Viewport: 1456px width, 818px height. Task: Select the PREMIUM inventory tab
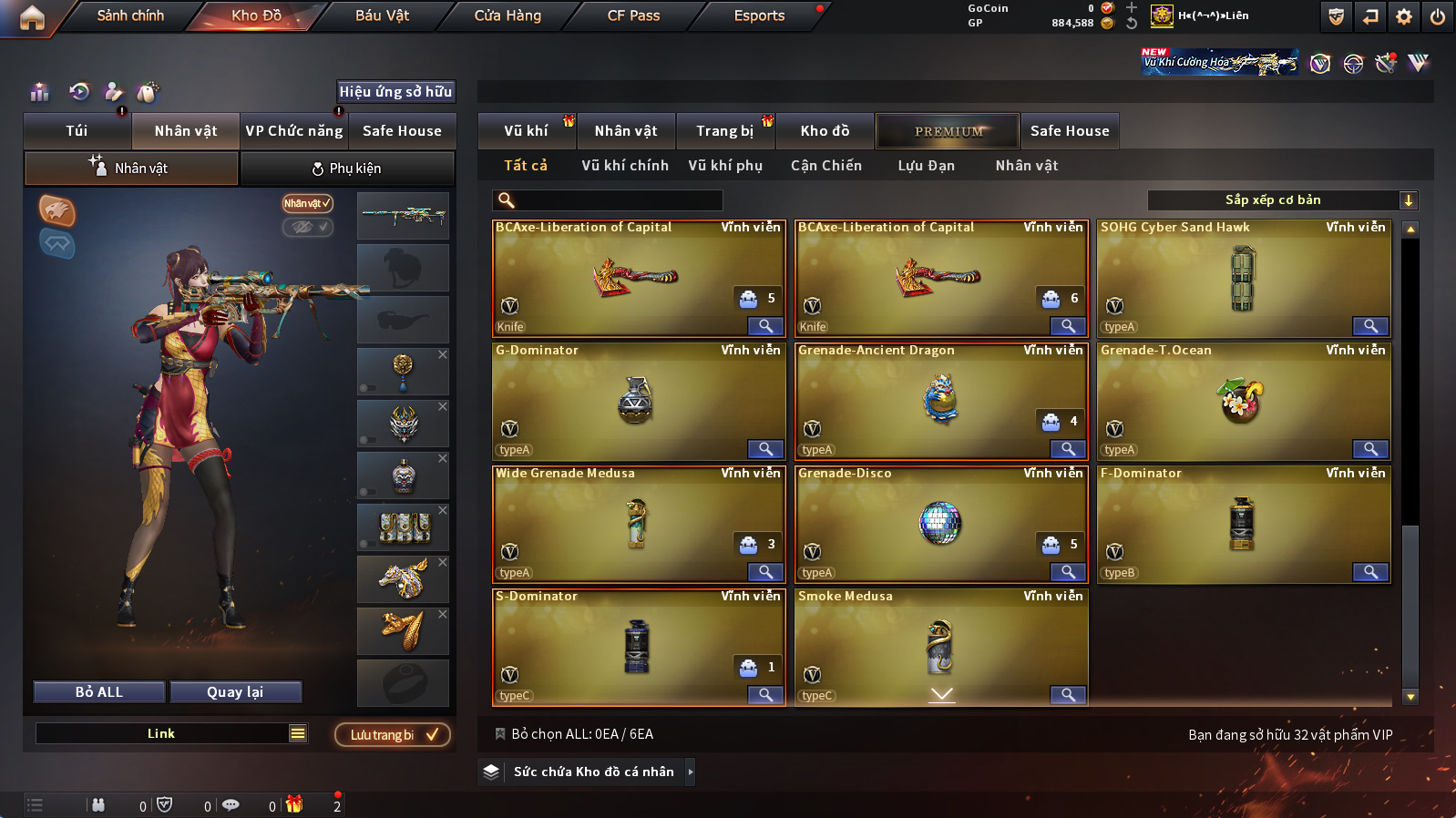[x=948, y=131]
